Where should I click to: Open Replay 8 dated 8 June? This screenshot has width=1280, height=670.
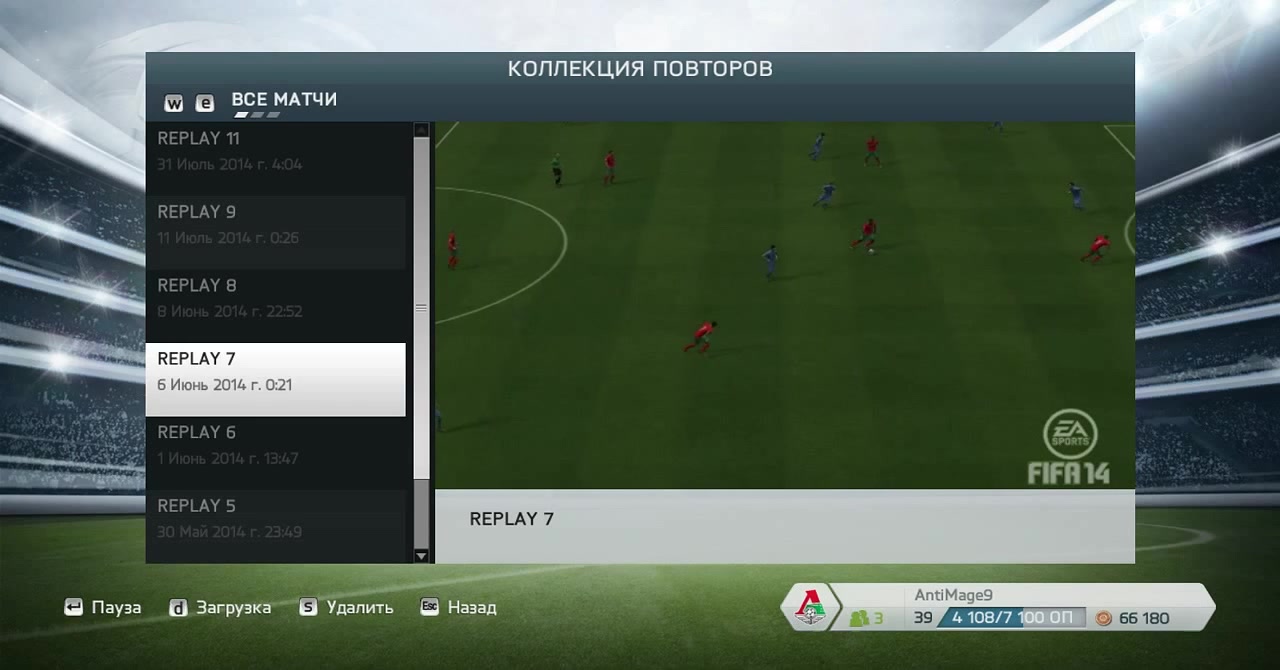point(275,298)
